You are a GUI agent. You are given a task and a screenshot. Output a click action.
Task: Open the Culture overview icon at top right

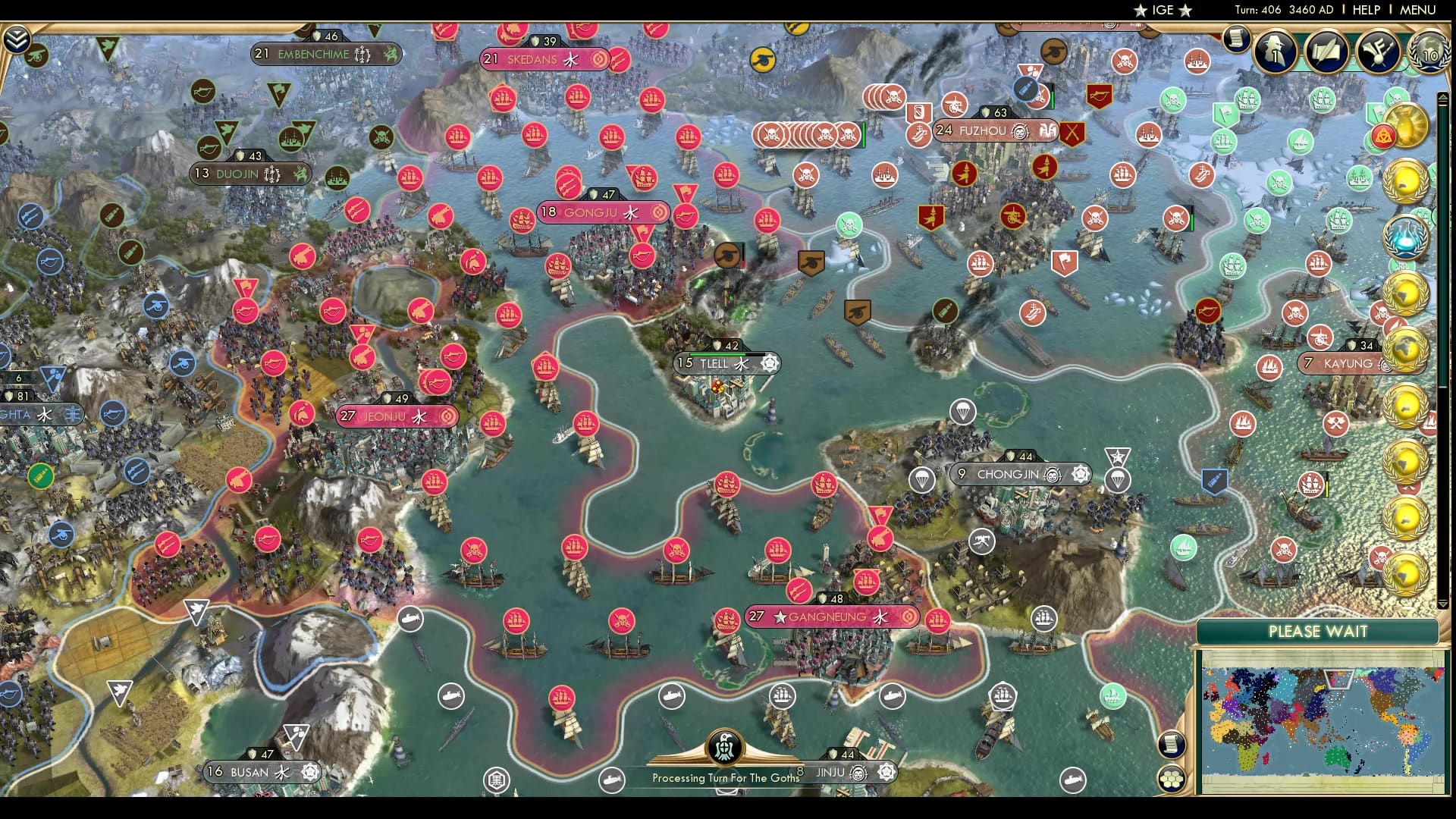1378,52
